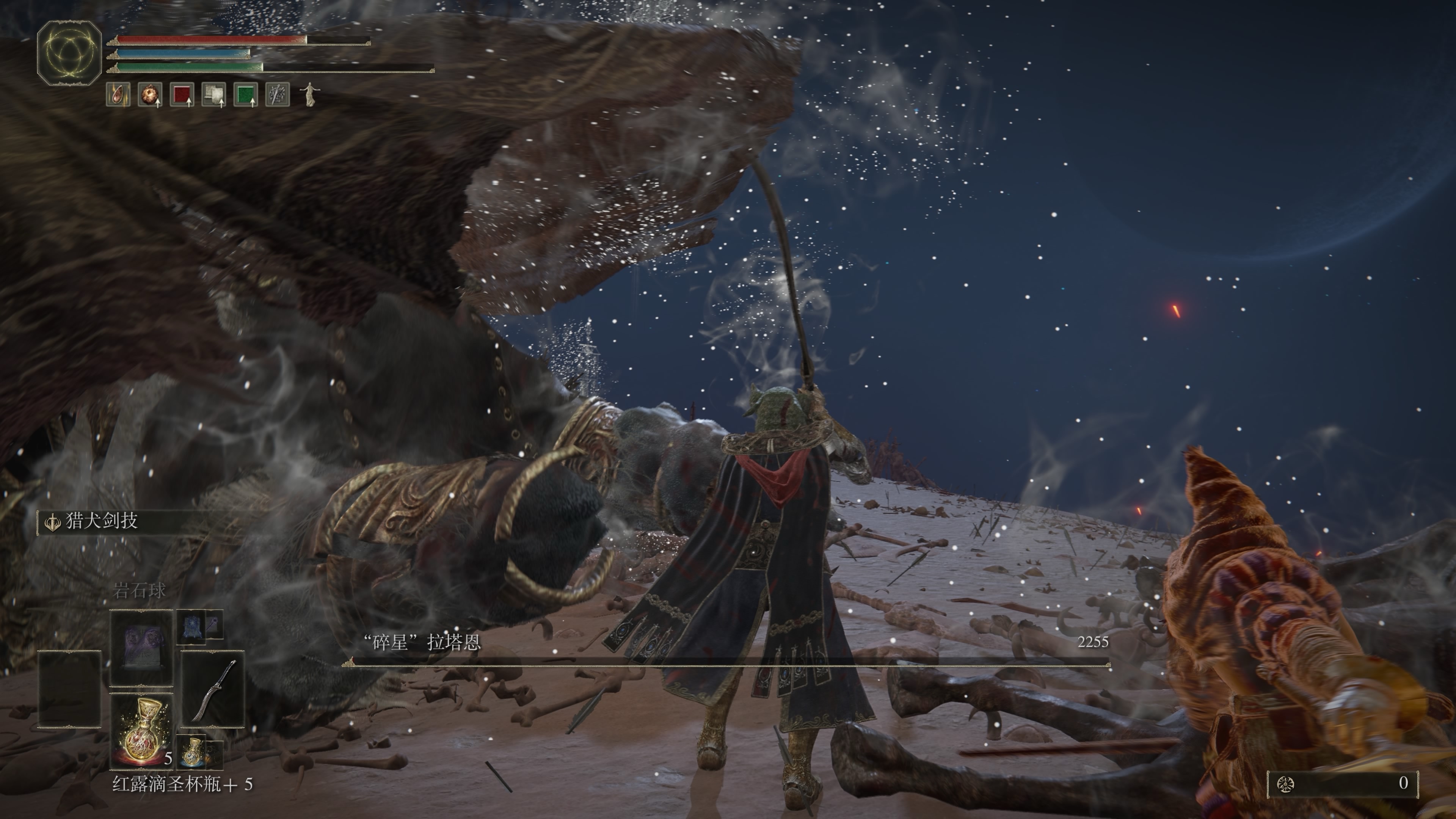
Task: Inspect the white scrolls buff status icon
Action: coord(213,94)
